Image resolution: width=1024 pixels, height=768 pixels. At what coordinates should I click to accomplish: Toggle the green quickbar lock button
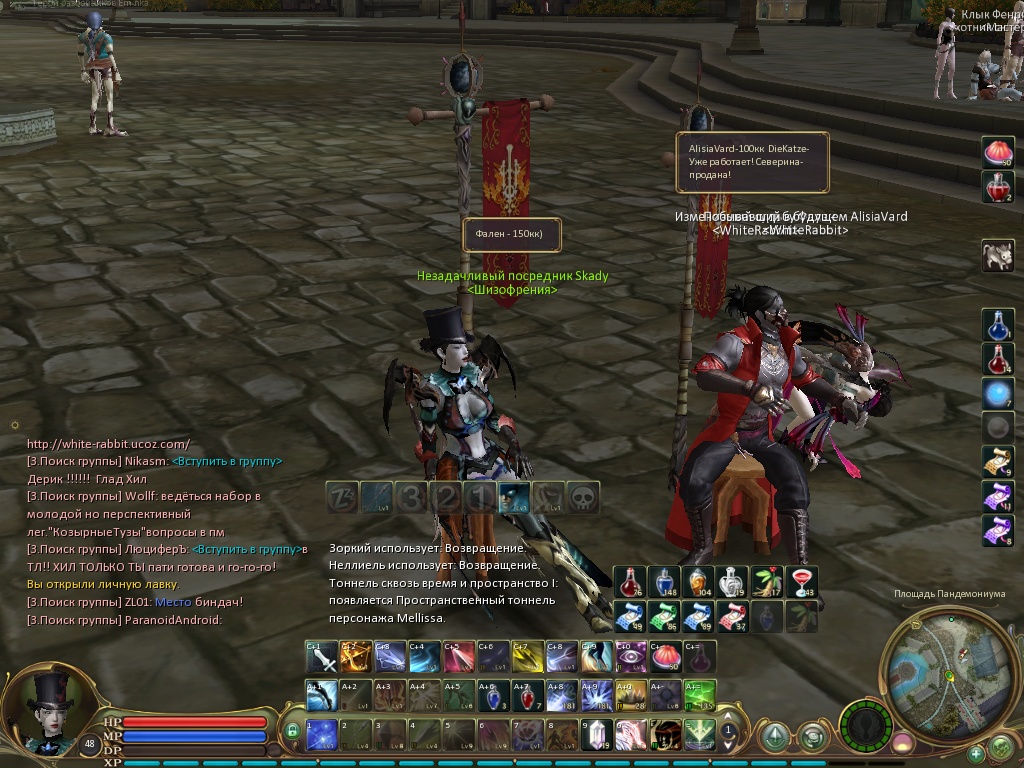point(292,732)
